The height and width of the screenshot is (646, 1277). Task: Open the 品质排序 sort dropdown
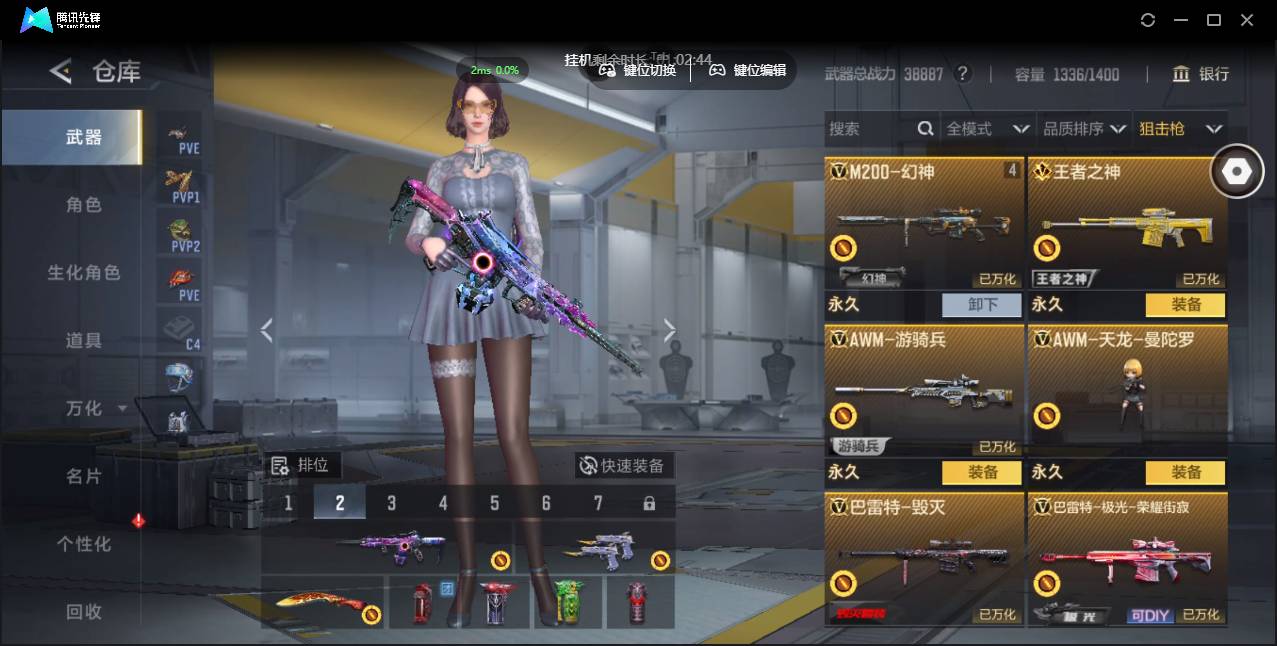tap(1084, 129)
